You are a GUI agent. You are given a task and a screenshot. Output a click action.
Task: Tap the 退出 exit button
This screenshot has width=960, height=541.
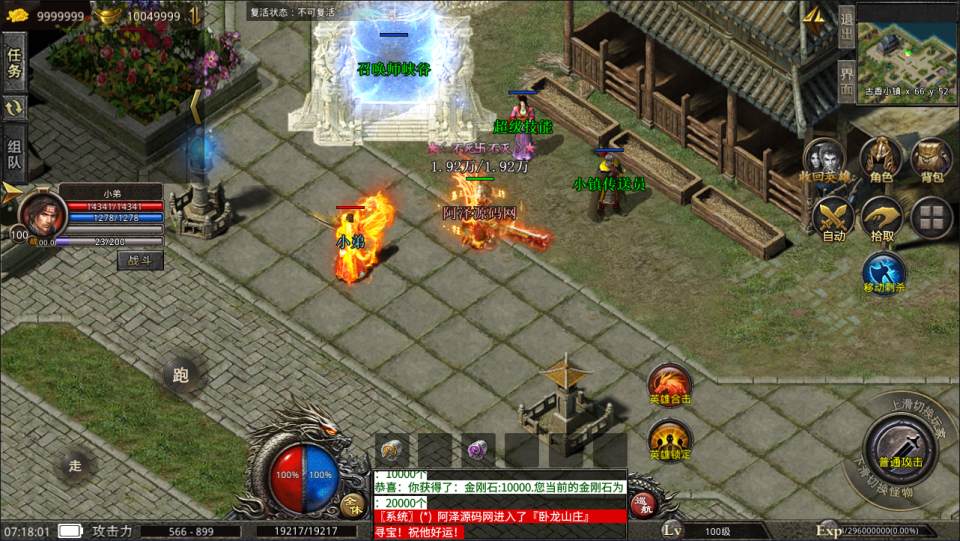[846, 27]
